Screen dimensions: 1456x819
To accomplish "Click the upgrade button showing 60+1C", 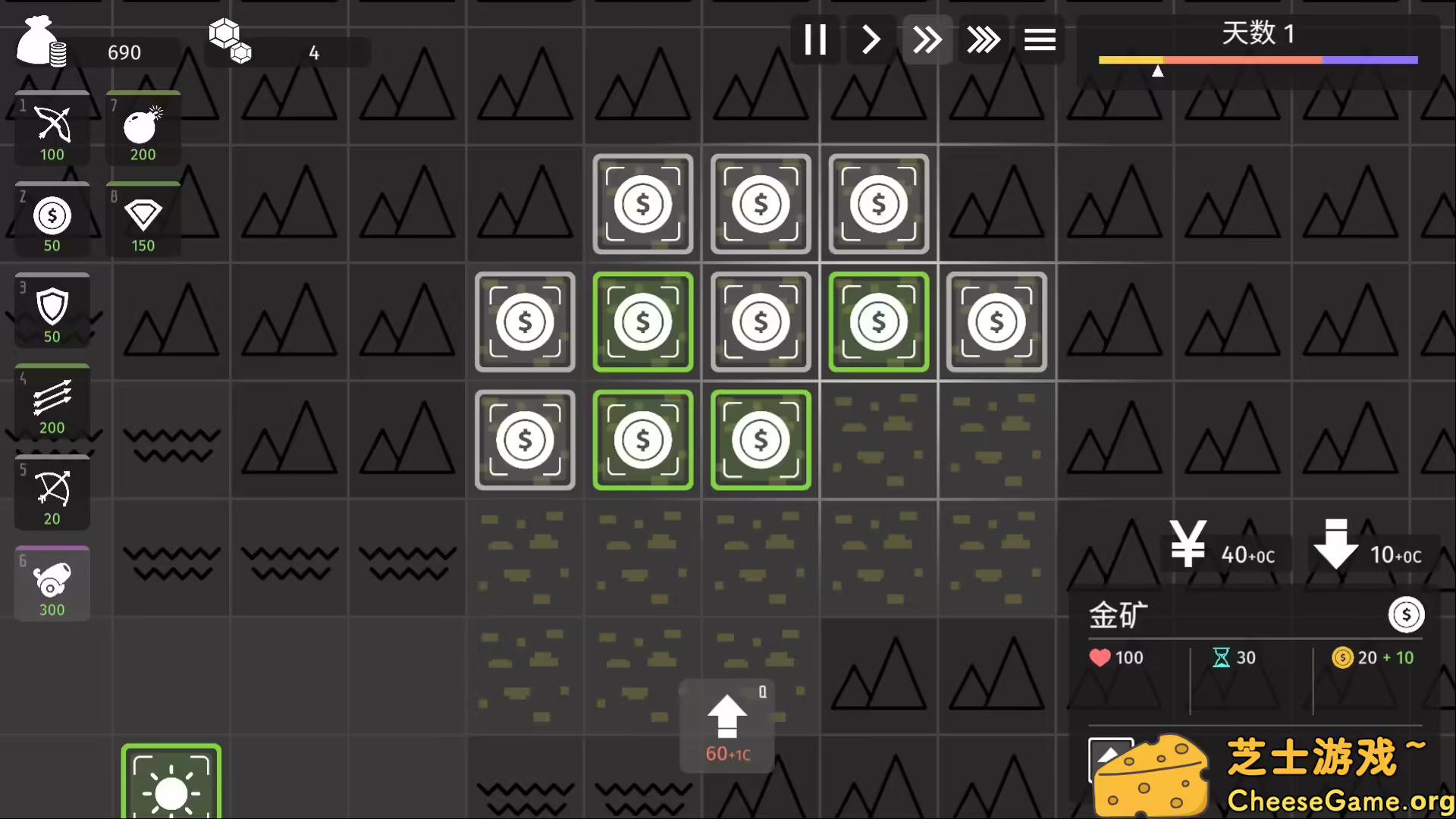I will click(726, 724).
